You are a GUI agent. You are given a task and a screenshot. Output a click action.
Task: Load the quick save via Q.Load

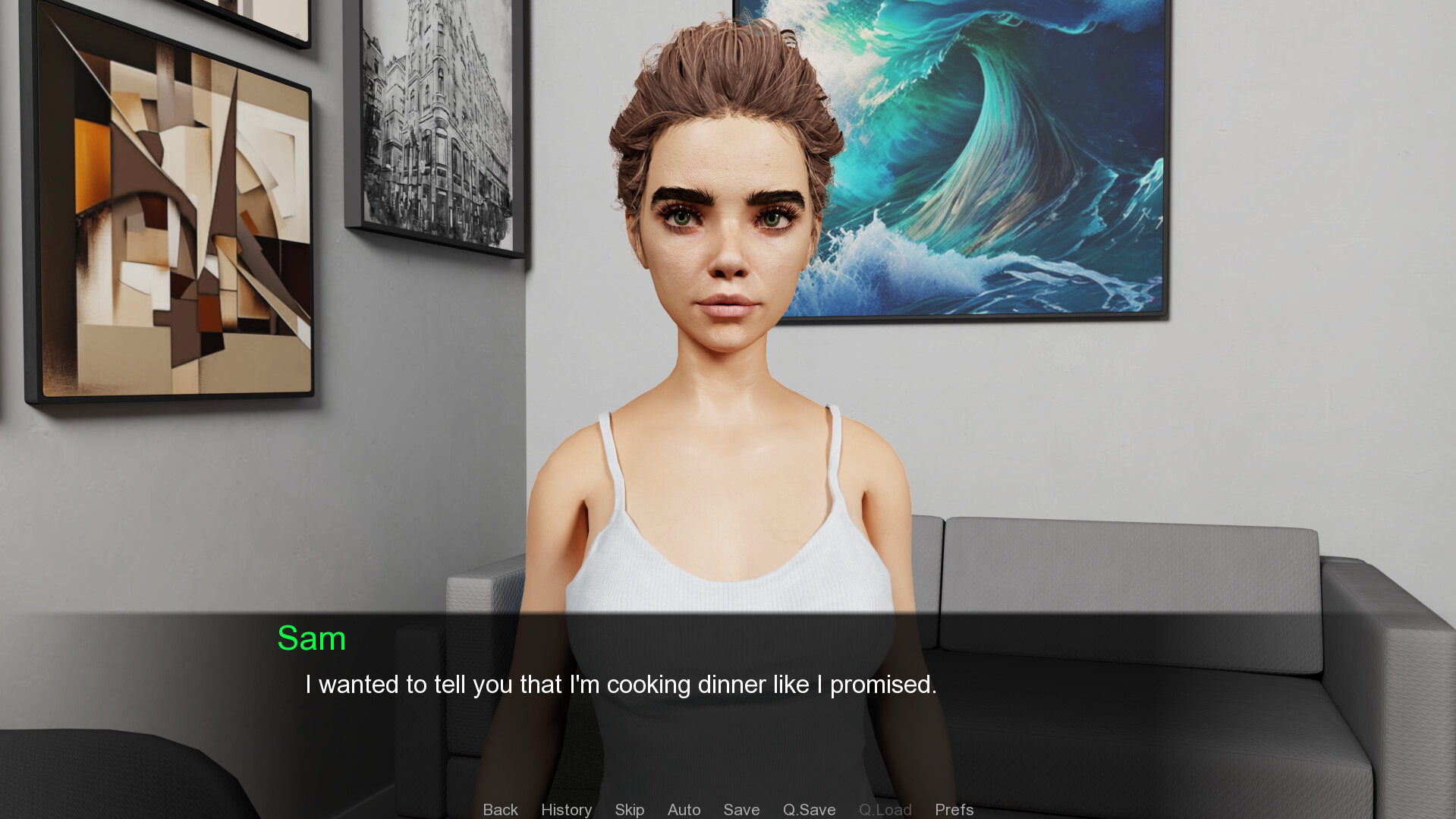pyautogui.click(x=885, y=809)
